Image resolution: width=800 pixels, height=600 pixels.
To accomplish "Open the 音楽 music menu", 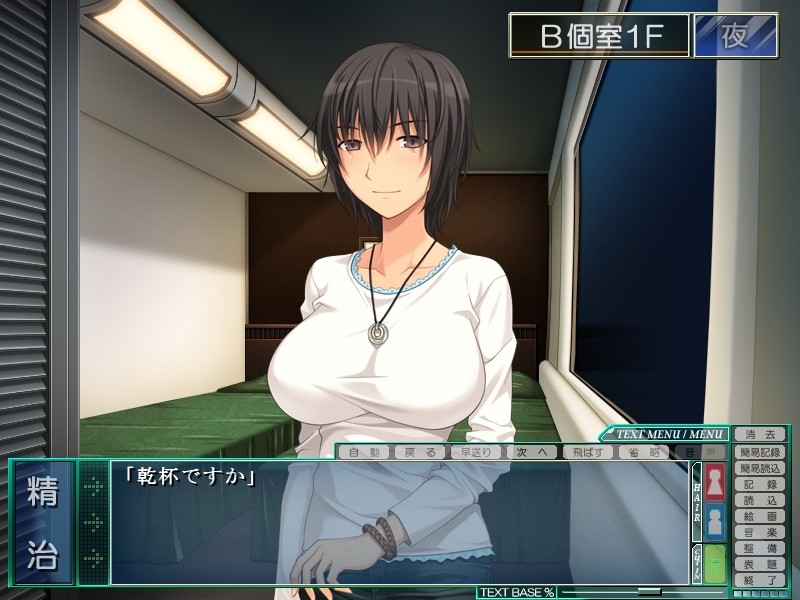I will point(760,531).
